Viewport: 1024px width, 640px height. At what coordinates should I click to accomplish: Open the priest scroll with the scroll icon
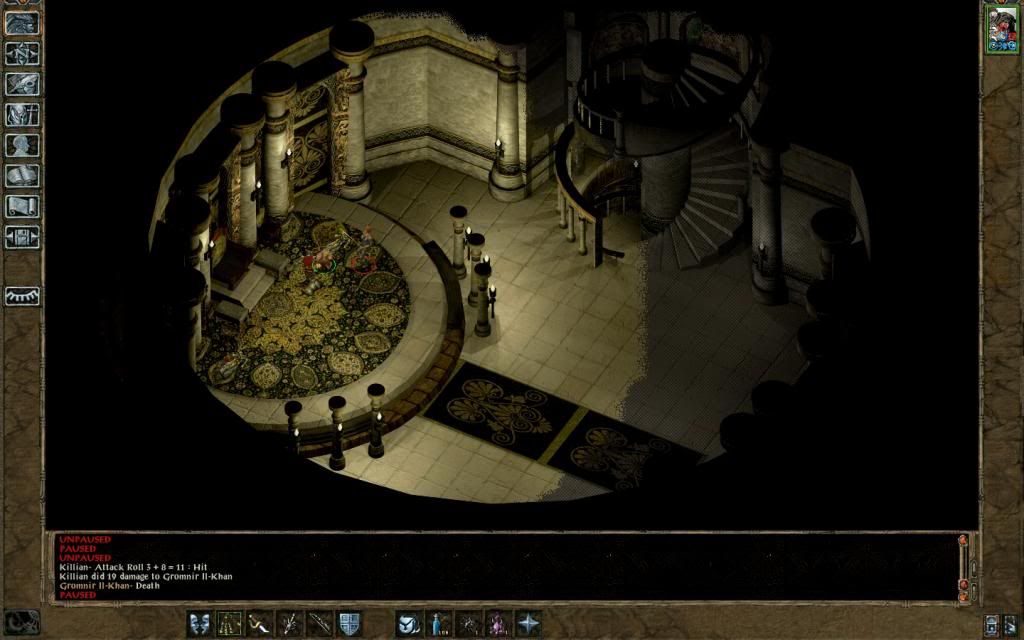pyautogui.click(x=22, y=206)
